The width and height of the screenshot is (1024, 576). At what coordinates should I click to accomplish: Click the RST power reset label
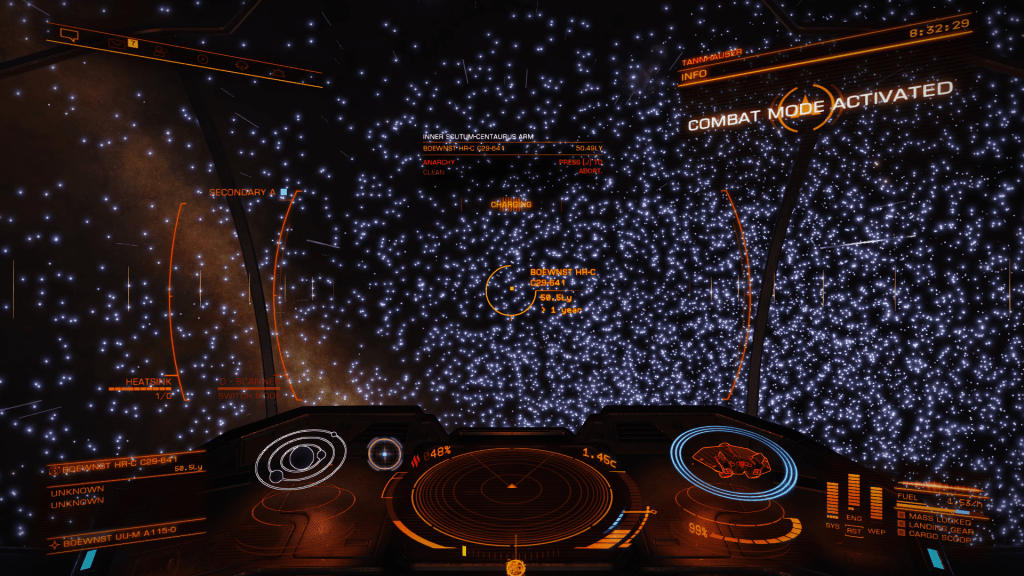pos(853,530)
